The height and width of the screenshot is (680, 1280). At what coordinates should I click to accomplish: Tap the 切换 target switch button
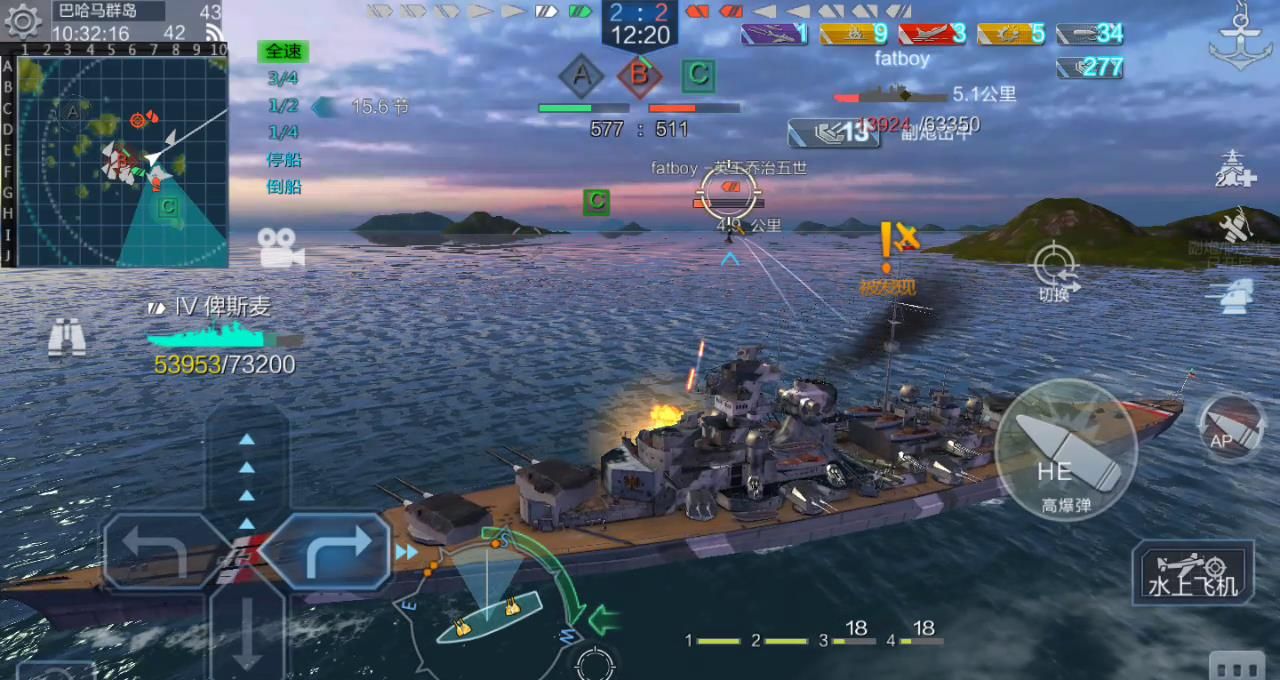pos(1054,268)
